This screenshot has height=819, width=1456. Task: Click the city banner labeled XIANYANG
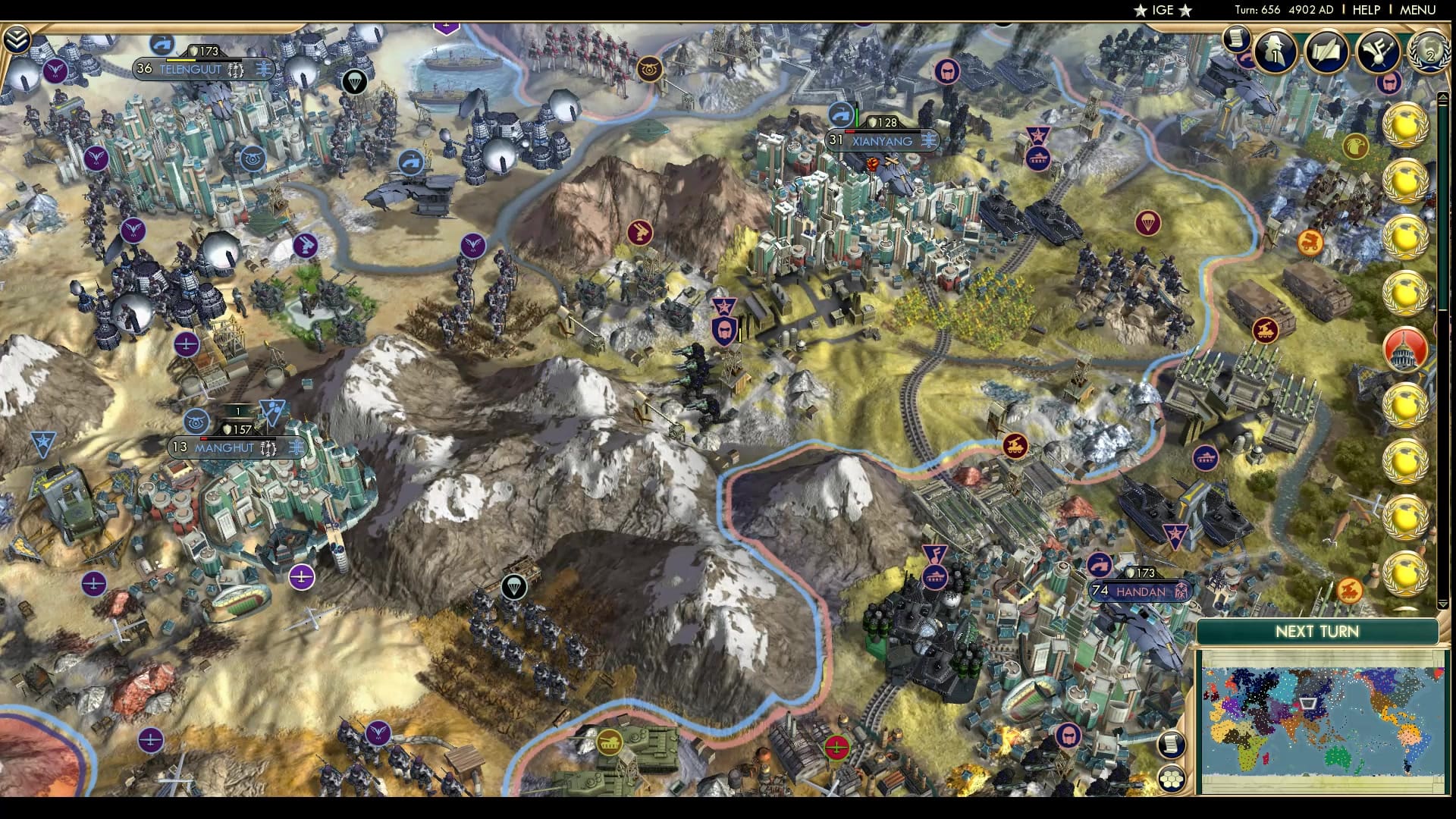[881, 141]
